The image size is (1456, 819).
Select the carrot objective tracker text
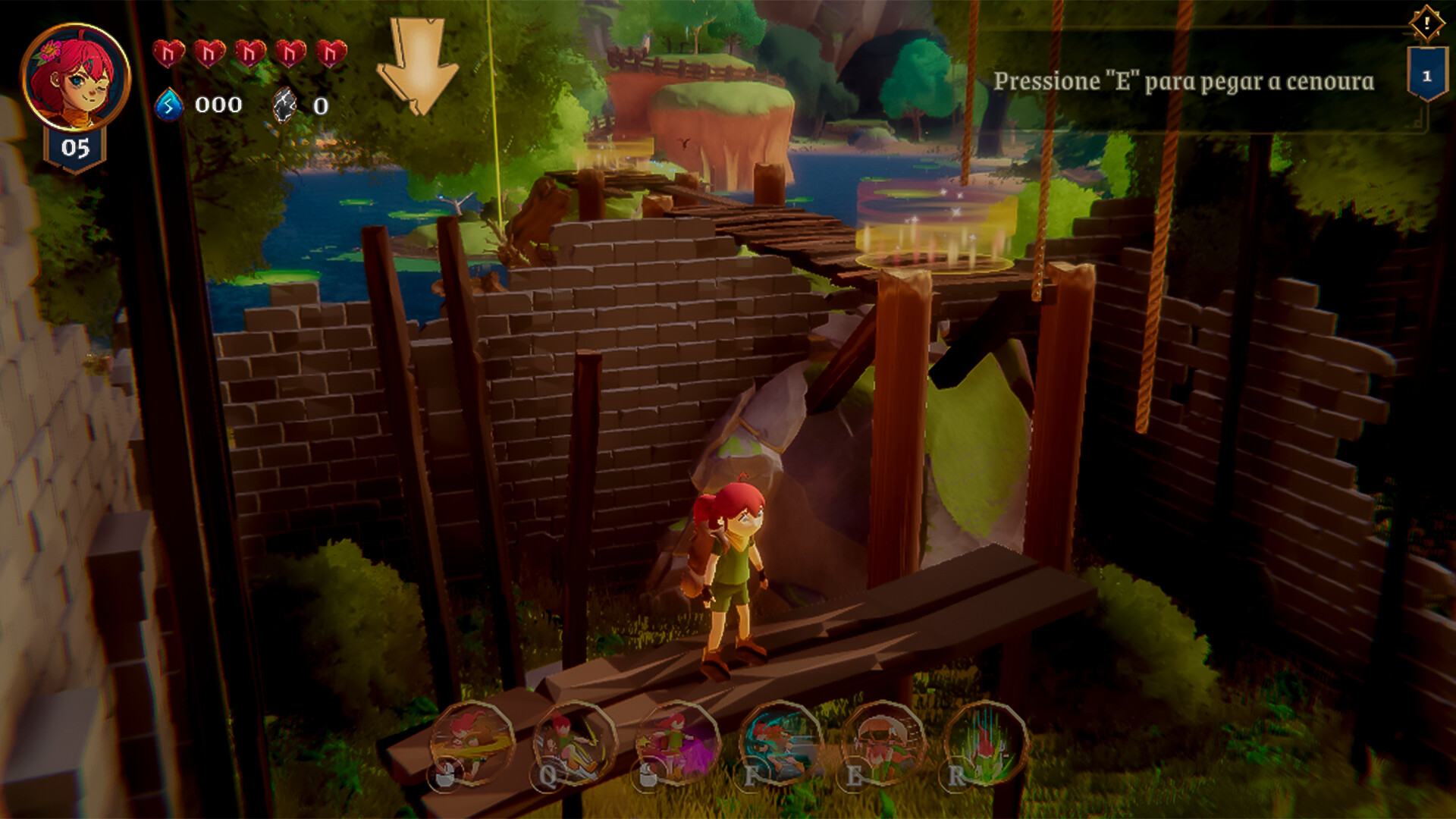1183,81
